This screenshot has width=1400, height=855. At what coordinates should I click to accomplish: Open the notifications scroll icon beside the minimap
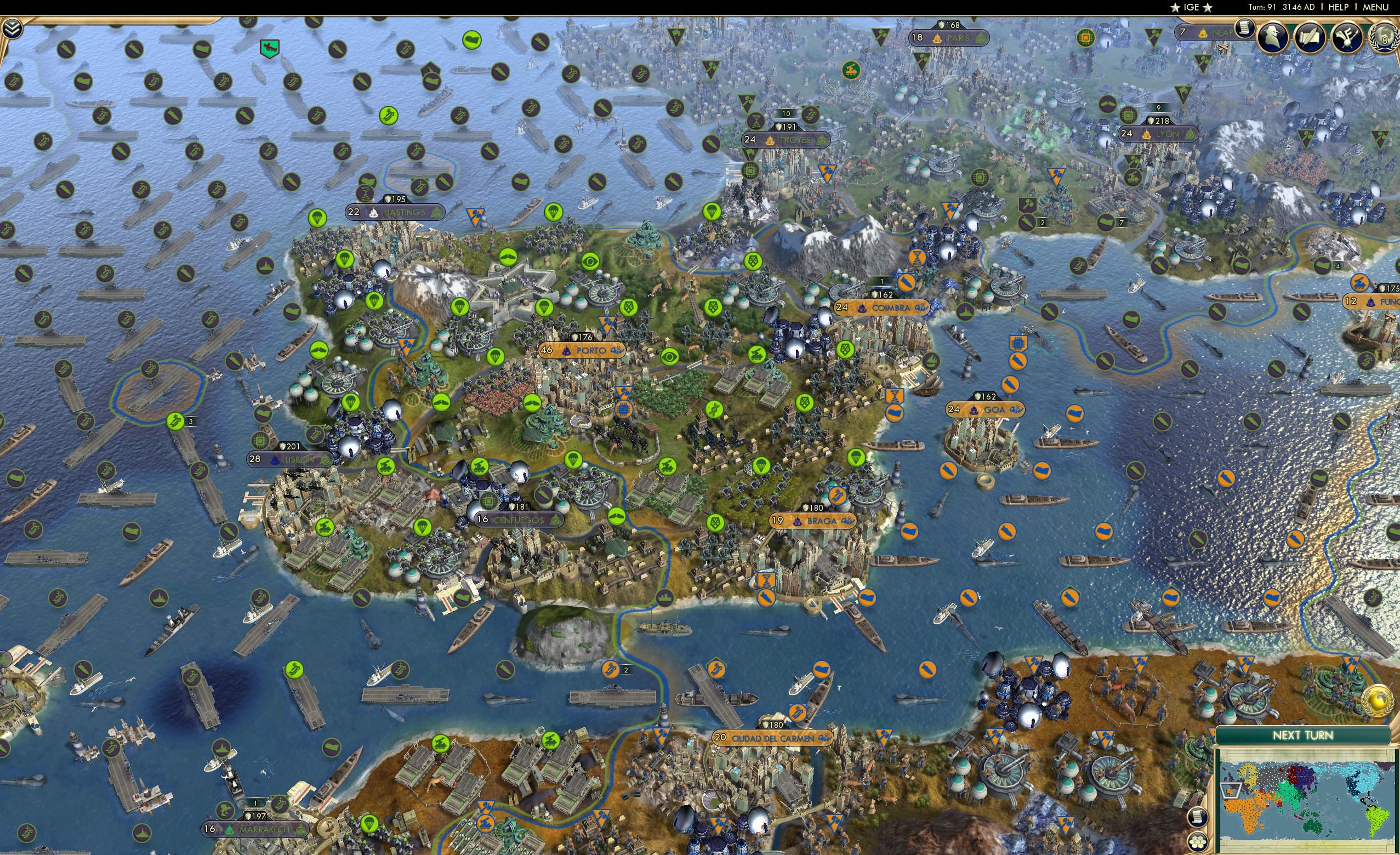click(x=1198, y=818)
